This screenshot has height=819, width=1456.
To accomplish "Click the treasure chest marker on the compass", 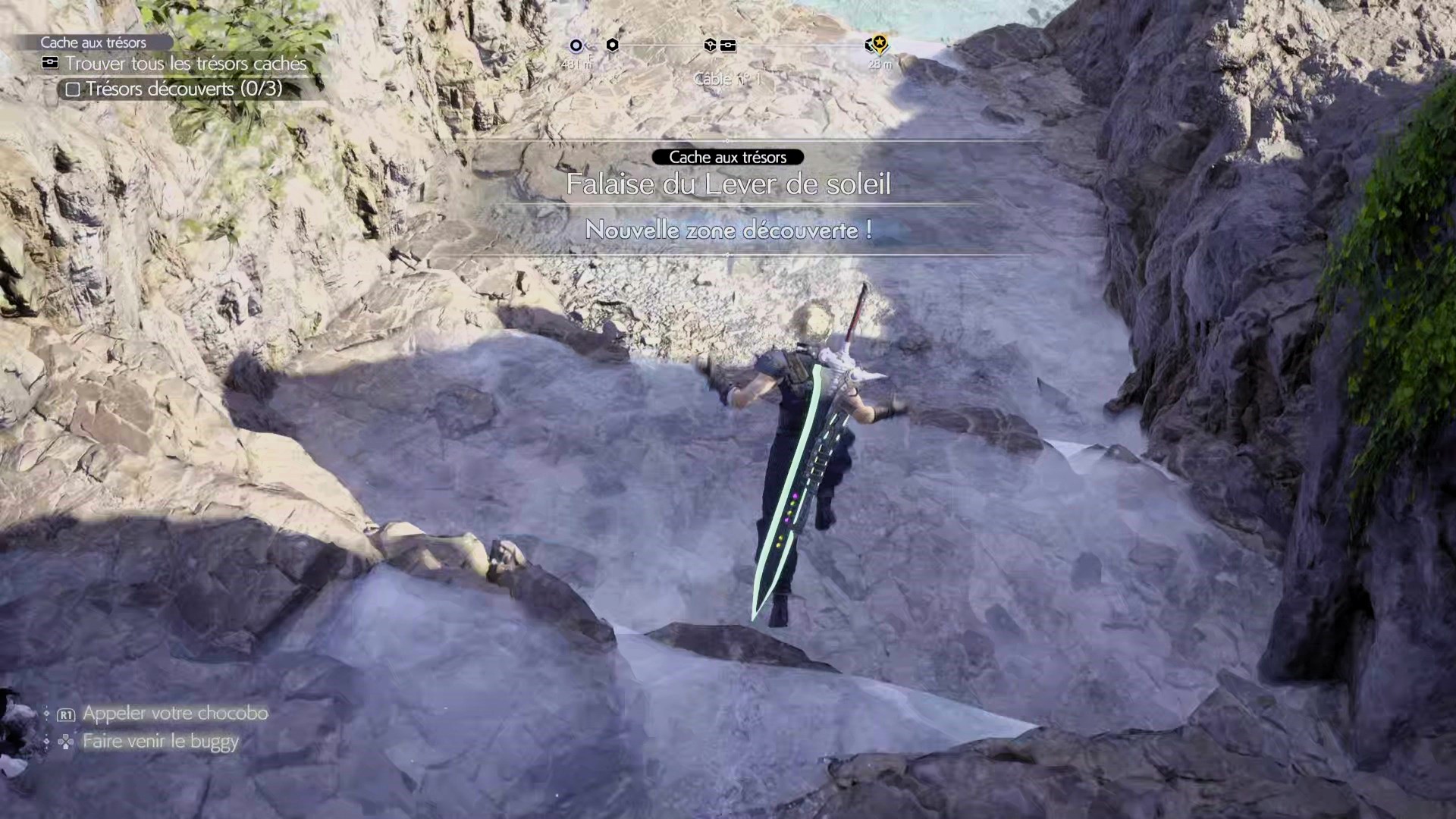I will point(728,45).
